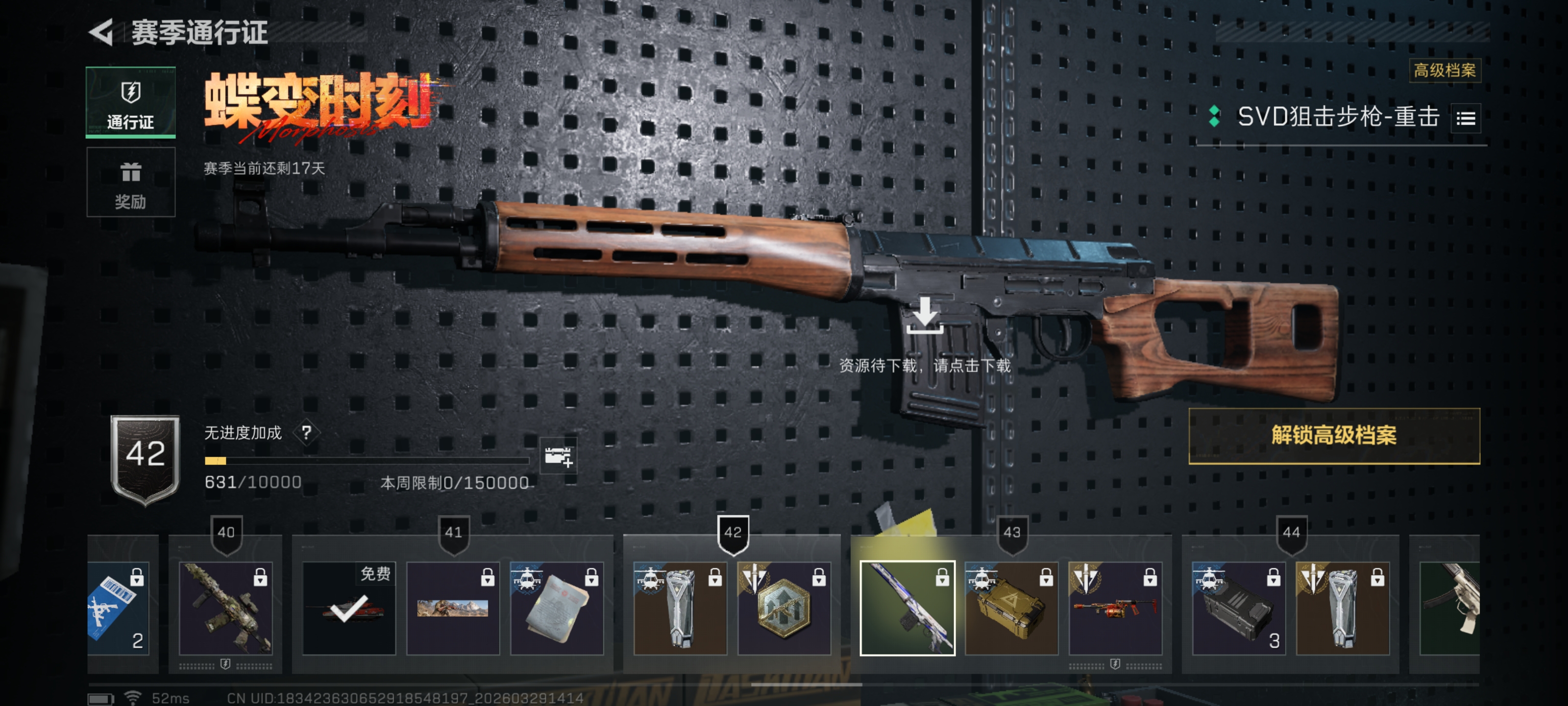Tap the download arrow for weapon resources
1568x706 pixels.
925,316
